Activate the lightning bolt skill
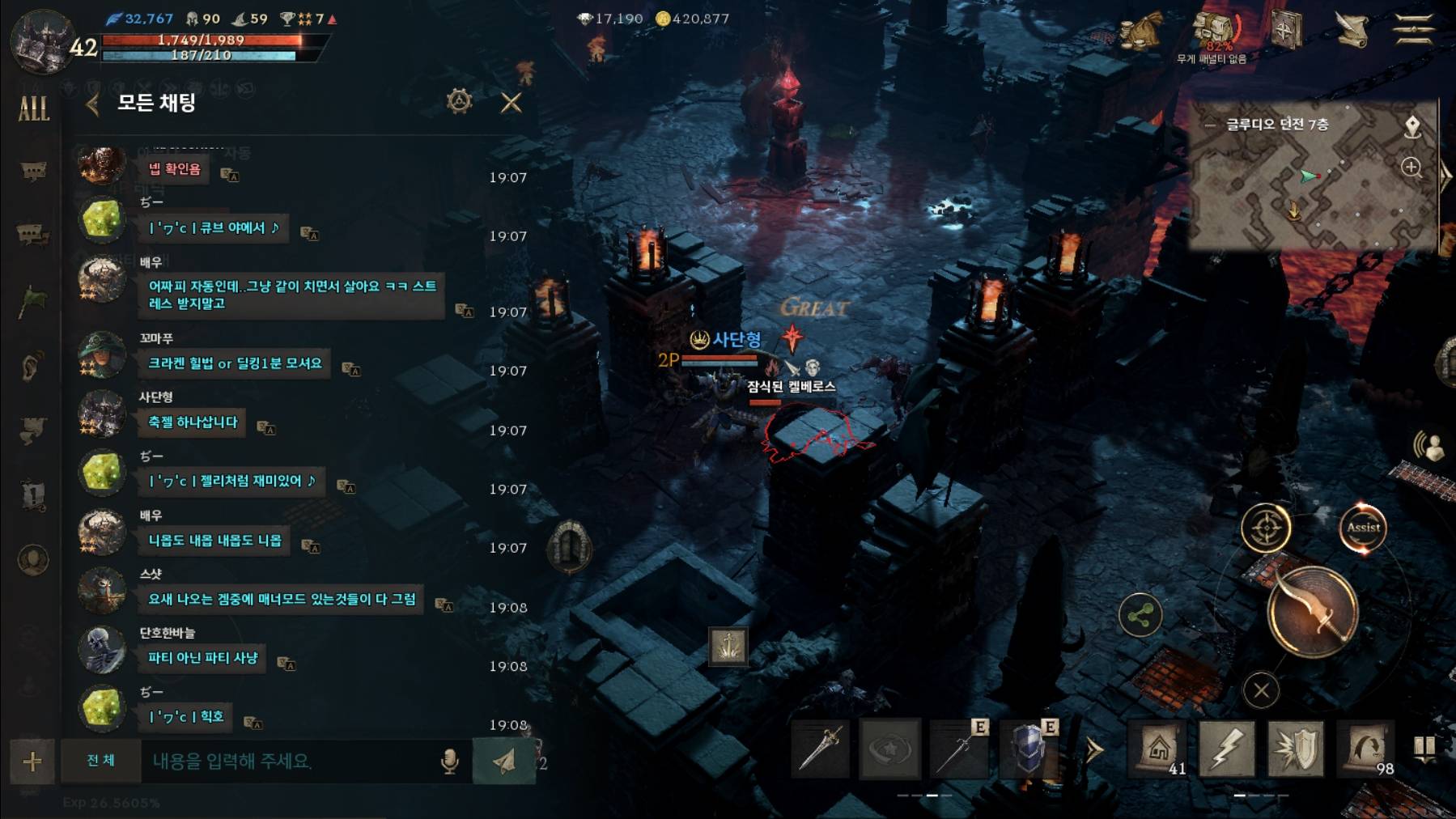 pyautogui.click(x=1226, y=749)
